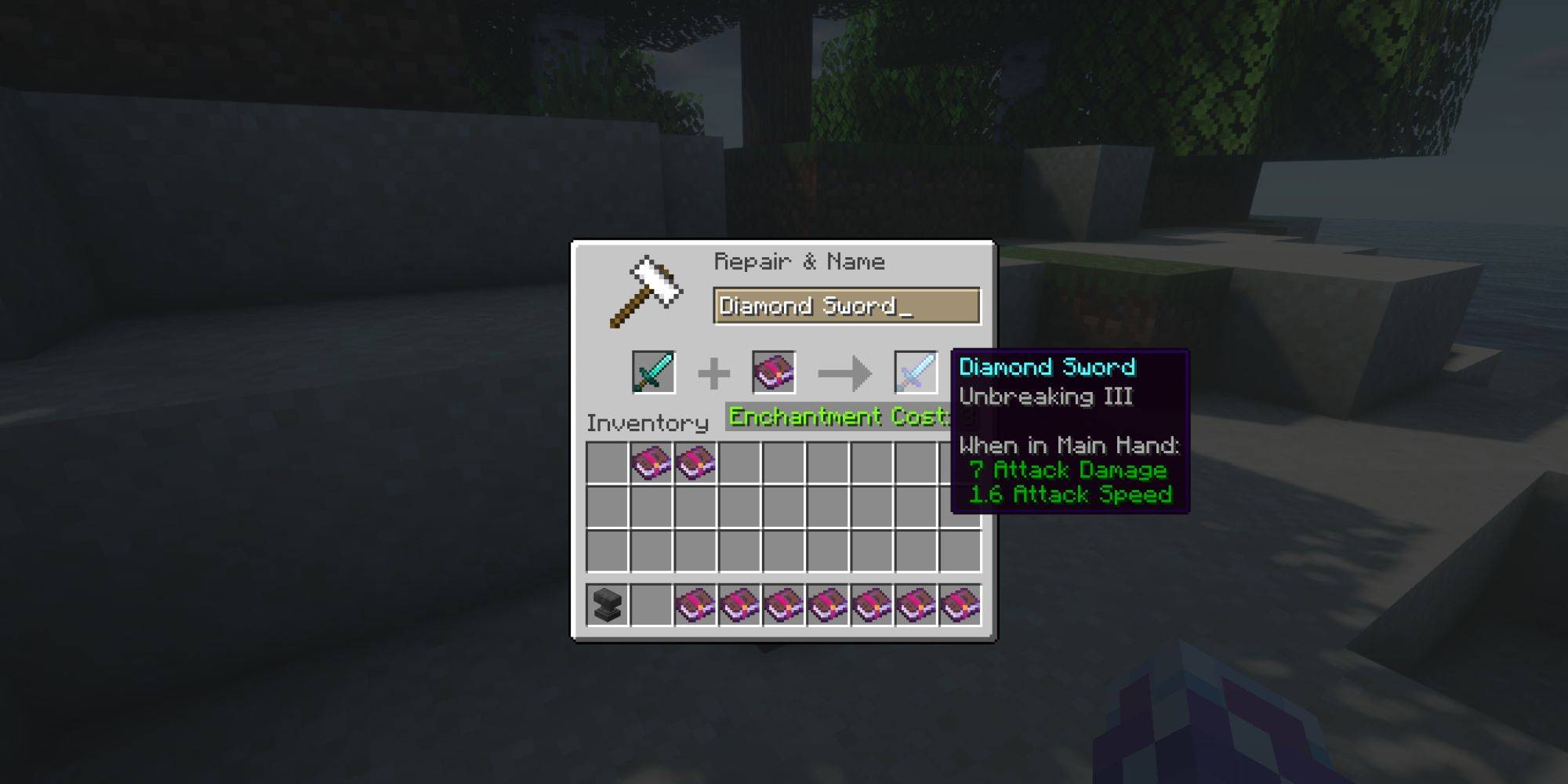
Task: Click the green Enchantment Cost label
Action: [835, 416]
